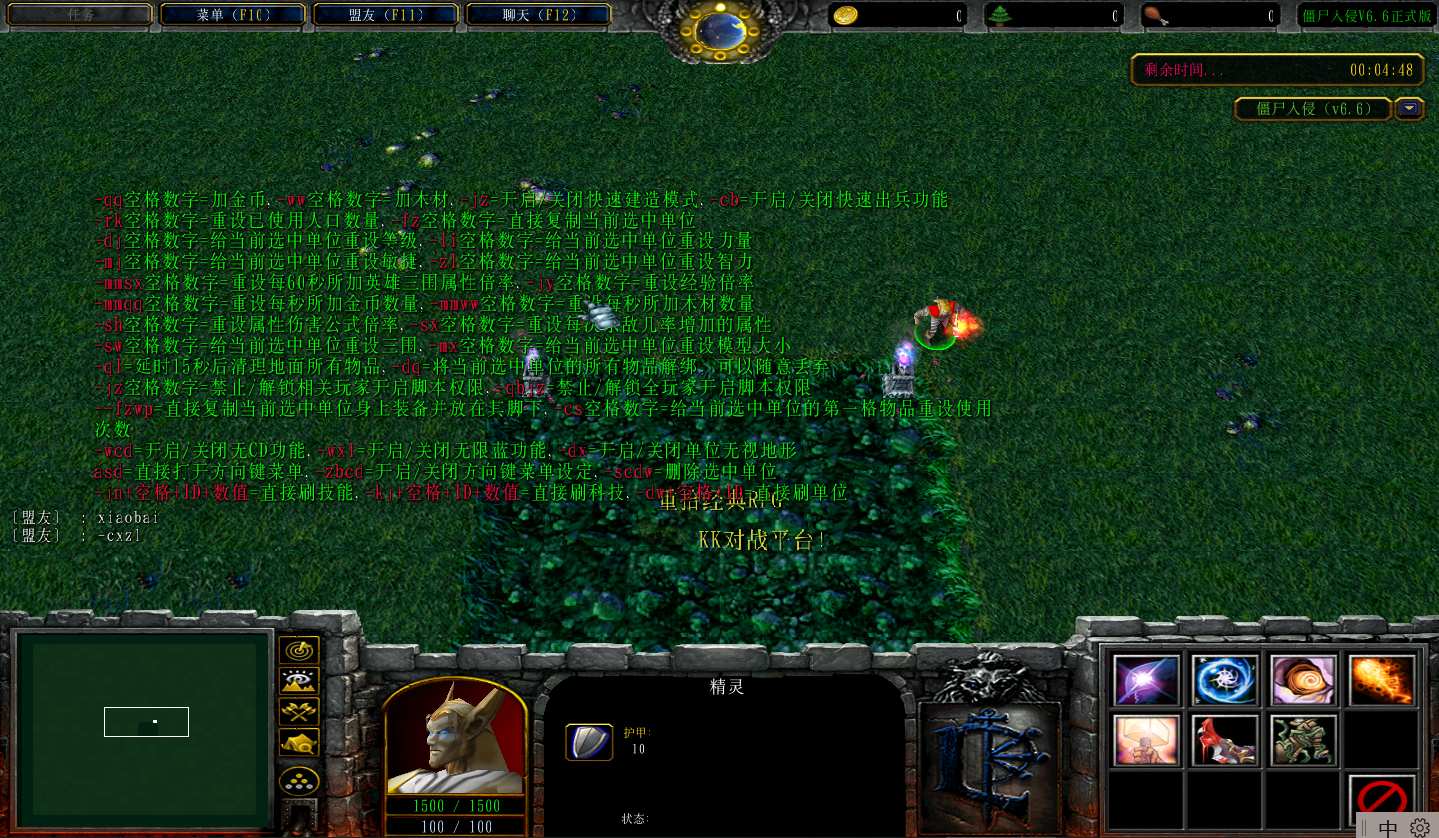The height and width of the screenshot is (838, 1439).
Task: Activate the minimap signal ping button
Action: (299, 651)
